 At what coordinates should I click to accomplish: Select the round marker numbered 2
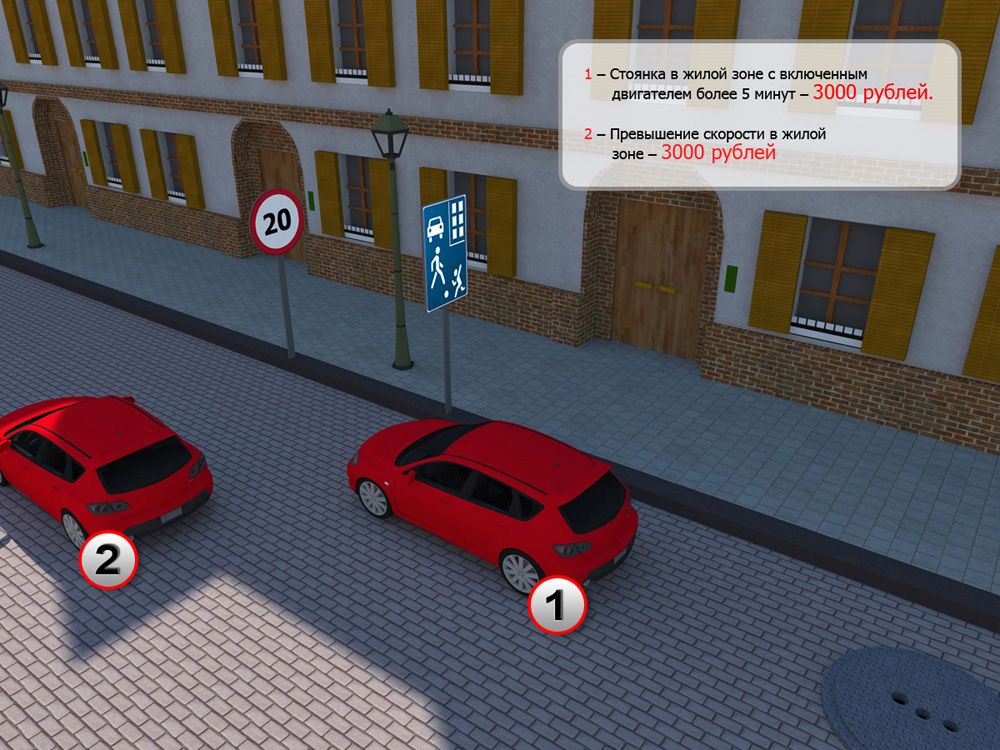click(108, 560)
